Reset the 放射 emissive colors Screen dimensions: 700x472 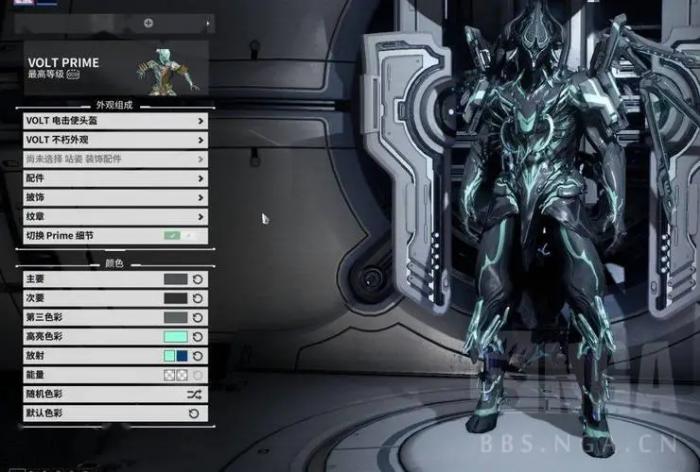tap(198, 356)
